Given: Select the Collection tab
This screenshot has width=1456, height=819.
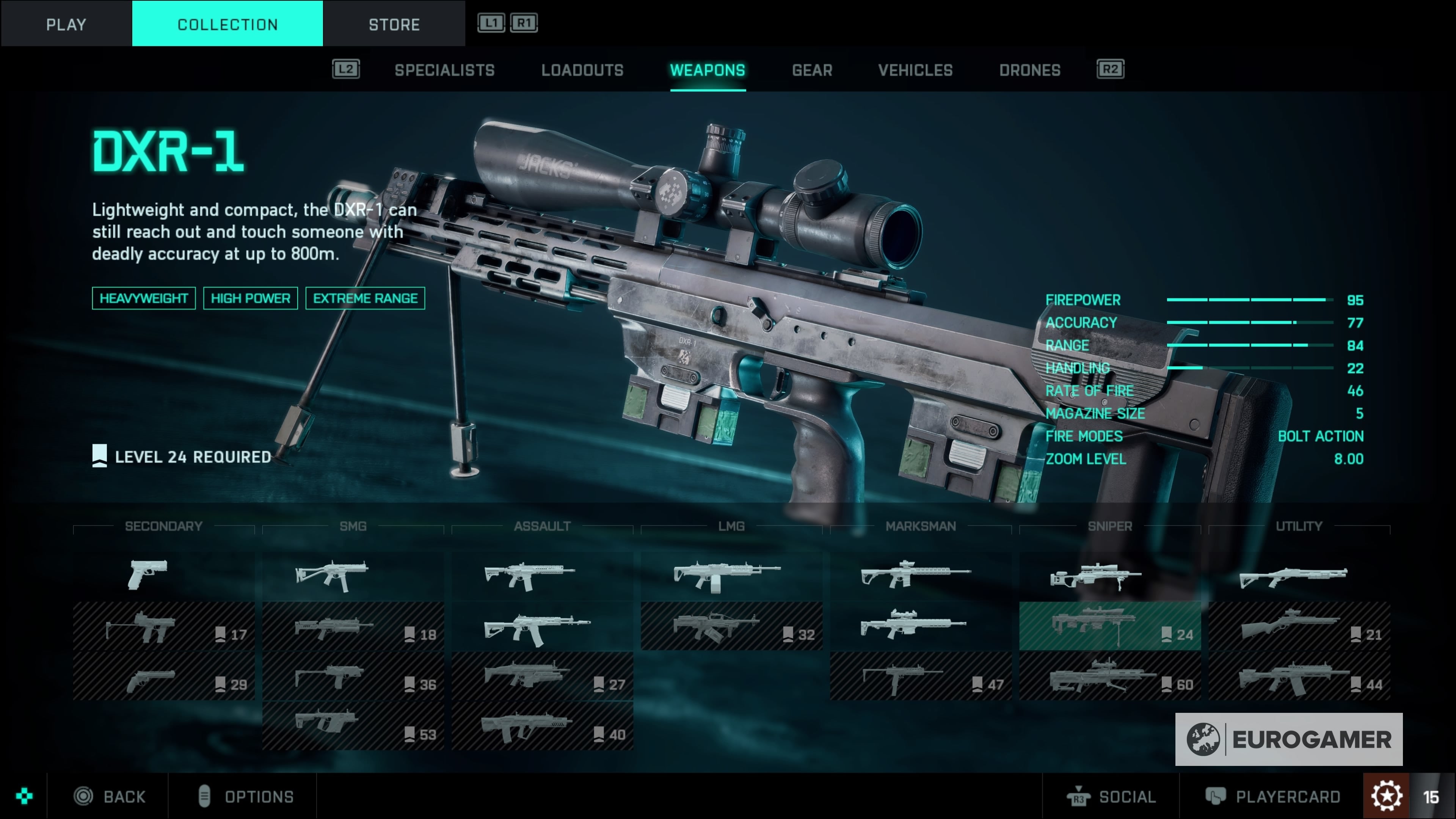Looking at the screenshot, I should (x=227, y=24).
